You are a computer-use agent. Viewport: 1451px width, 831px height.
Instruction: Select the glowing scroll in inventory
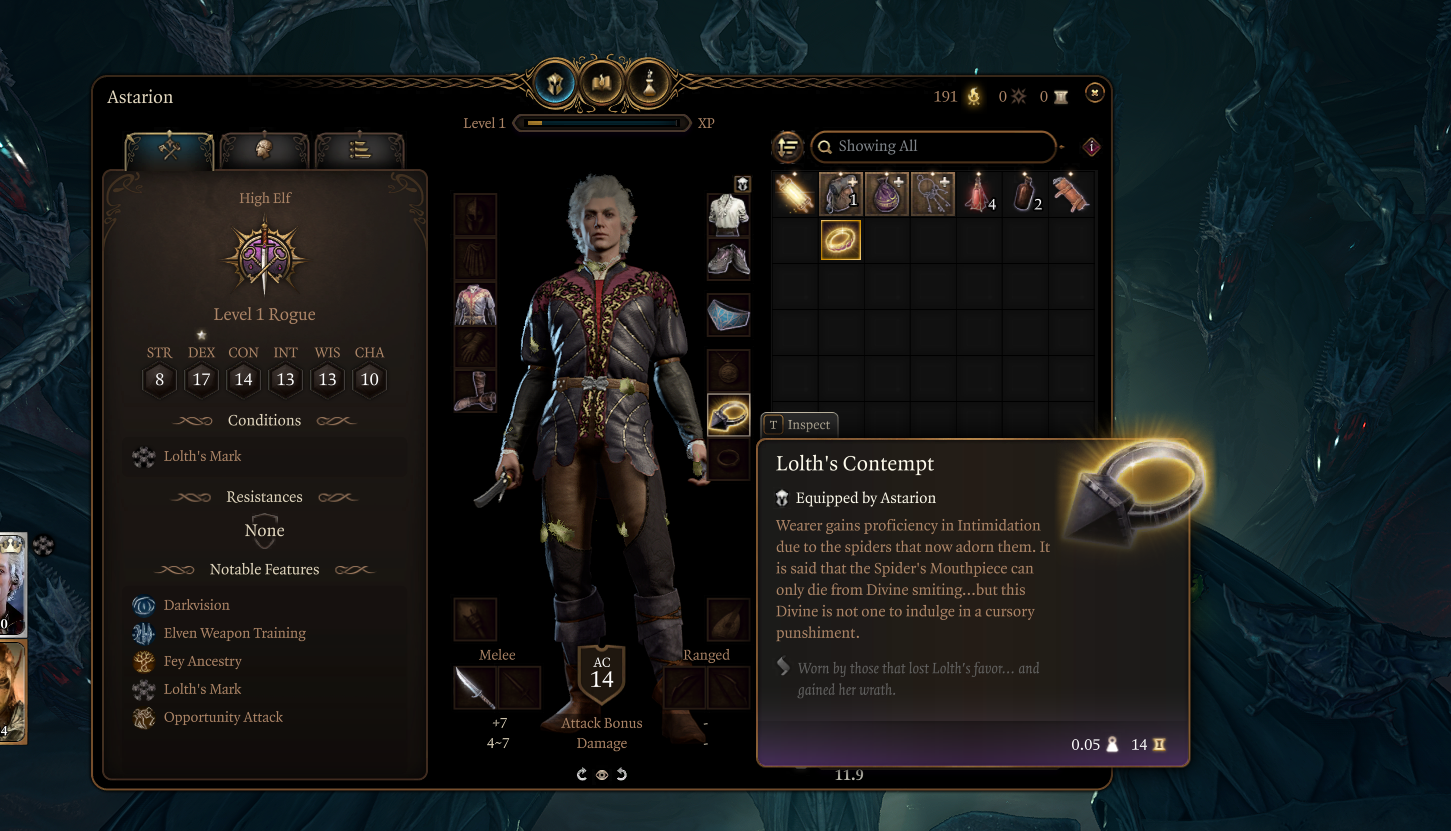[x=795, y=194]
